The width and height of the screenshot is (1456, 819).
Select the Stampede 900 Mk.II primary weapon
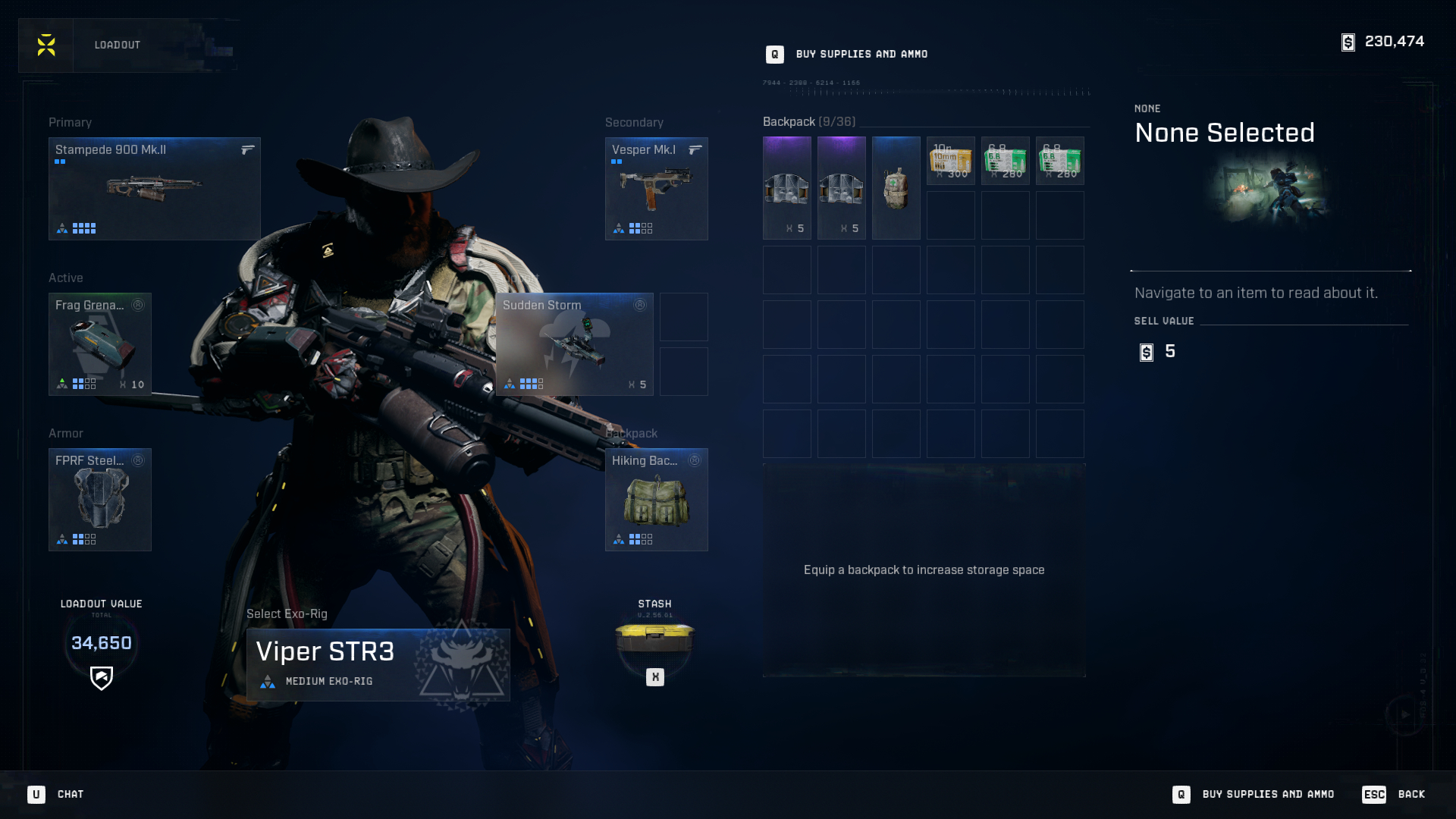pyautogui.click(x=154, y=188)
